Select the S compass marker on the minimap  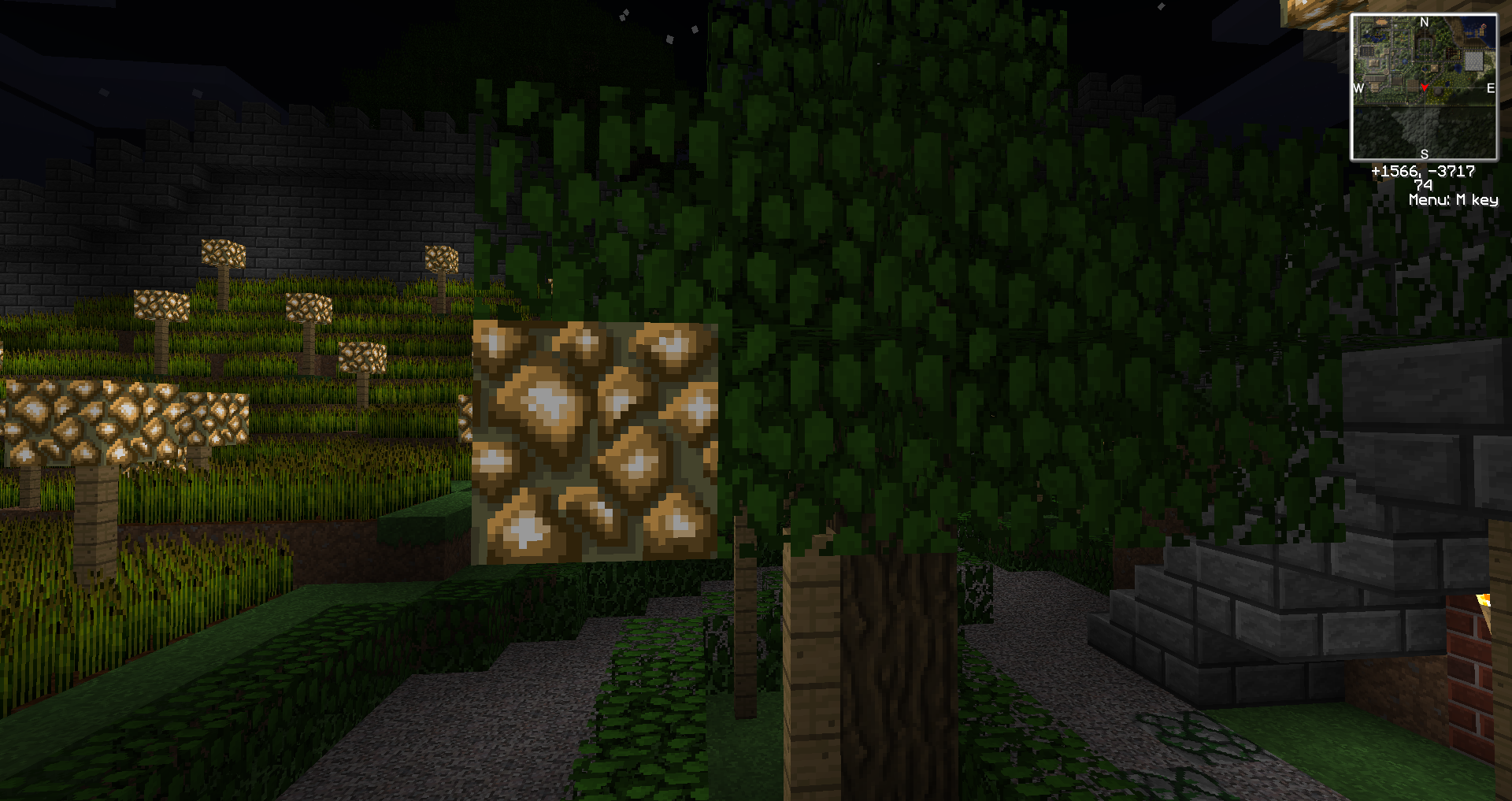point(1425,154)
